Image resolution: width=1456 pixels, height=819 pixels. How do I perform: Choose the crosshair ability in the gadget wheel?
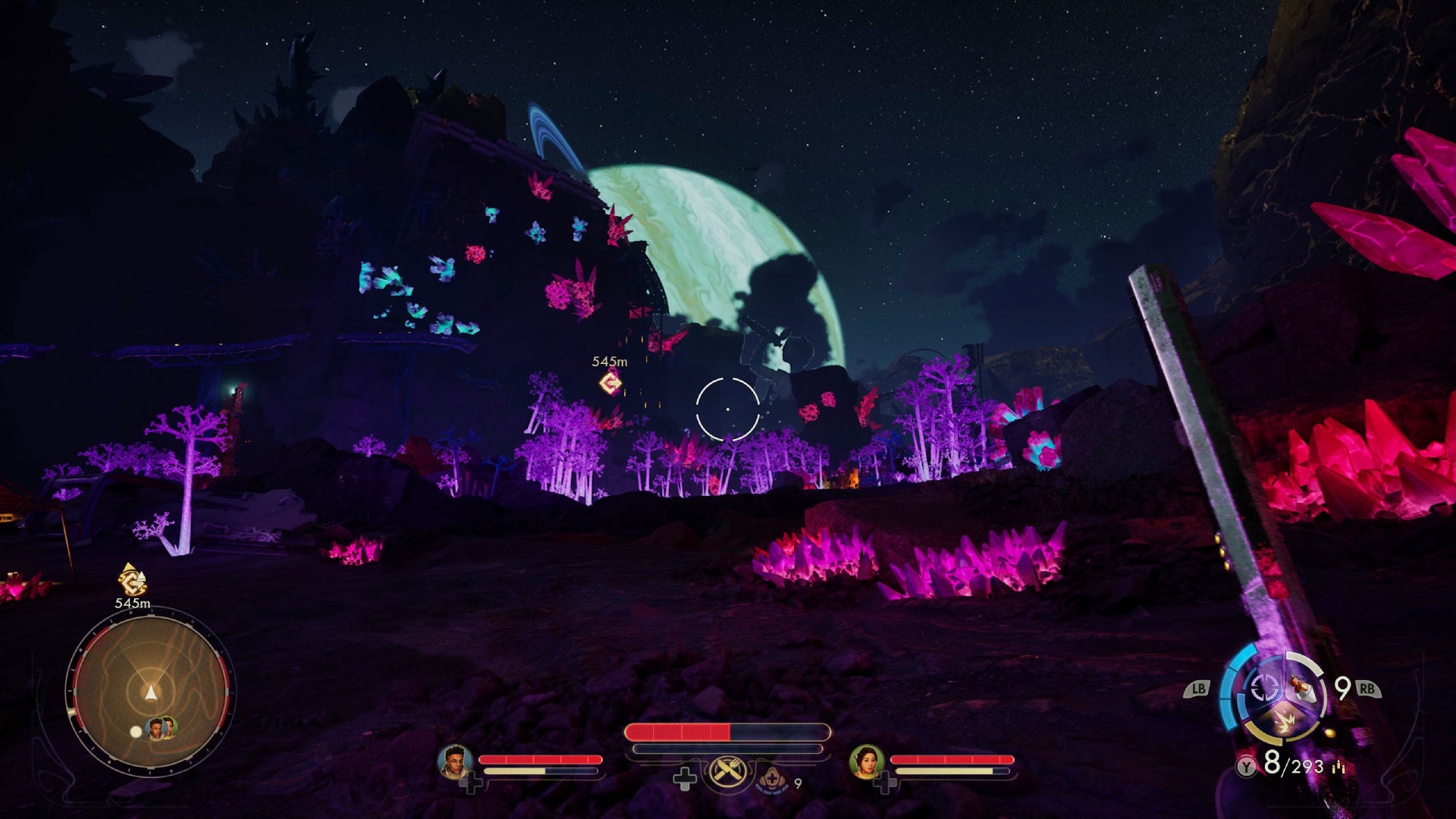(x=1264, y=689)
